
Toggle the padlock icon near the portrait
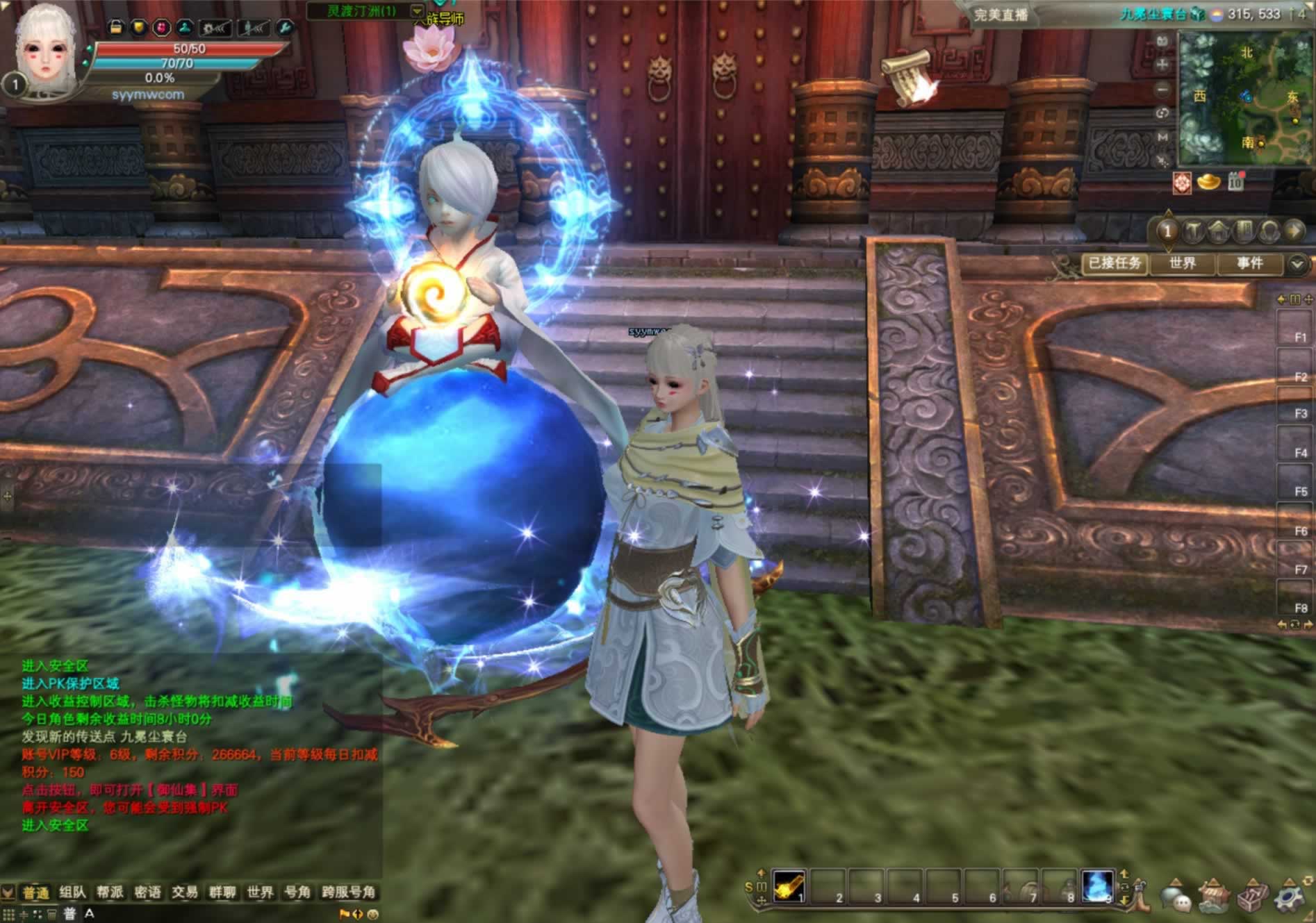(115, 27)
